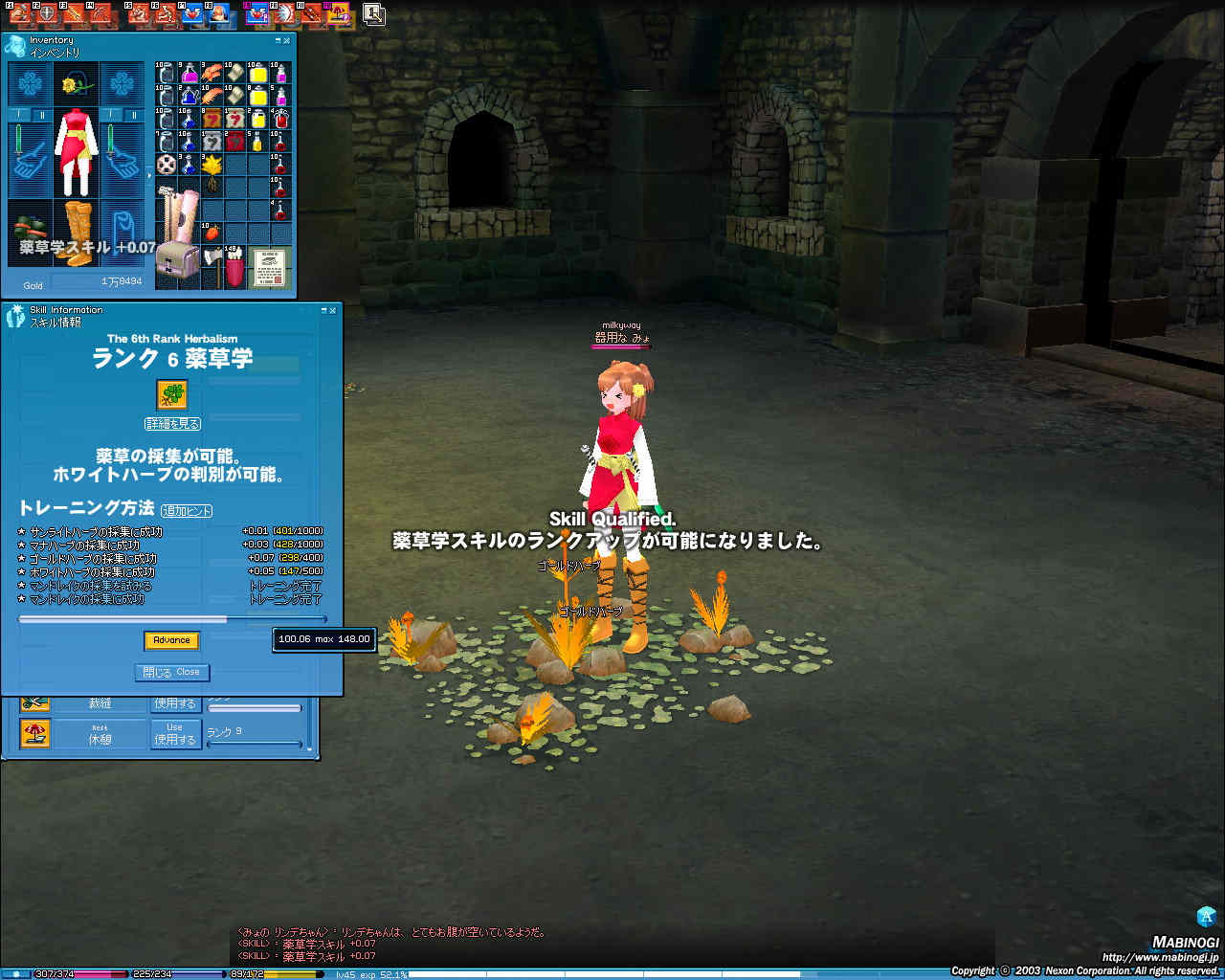
Task: Click the Herbalism clover skill icon
Action: click(171, 394)
